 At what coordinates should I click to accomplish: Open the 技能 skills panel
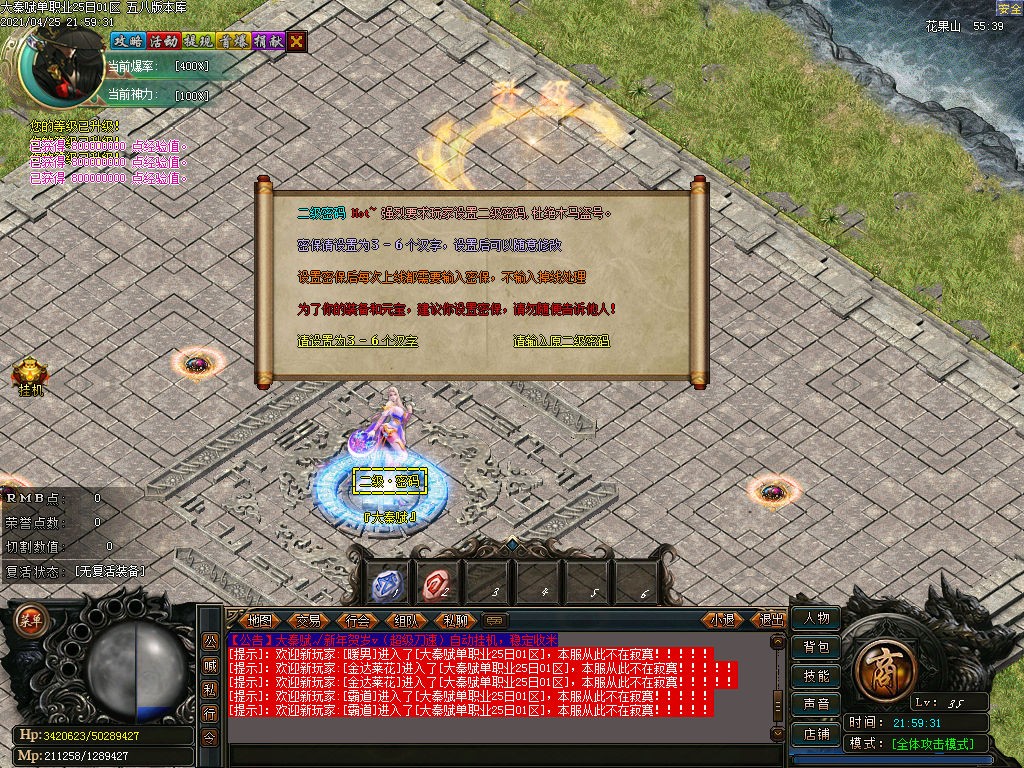click(815, 676)
